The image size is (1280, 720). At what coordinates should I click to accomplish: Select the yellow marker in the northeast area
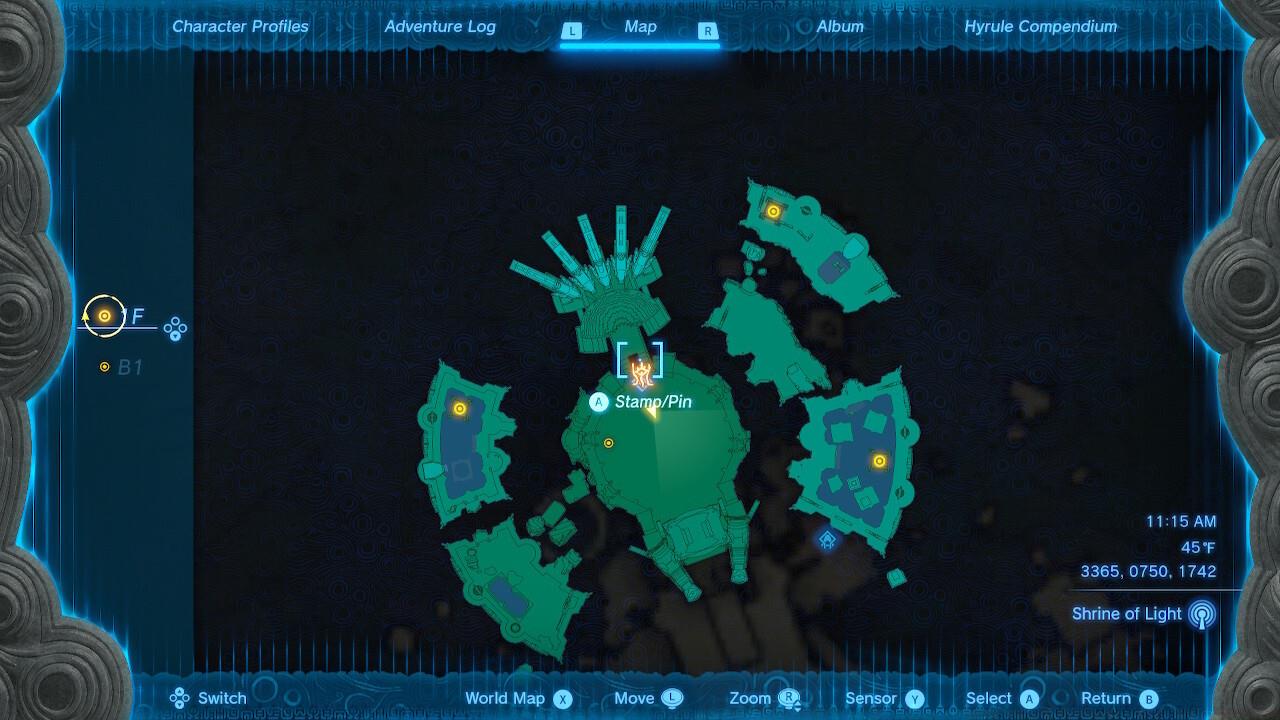[772, 210]
